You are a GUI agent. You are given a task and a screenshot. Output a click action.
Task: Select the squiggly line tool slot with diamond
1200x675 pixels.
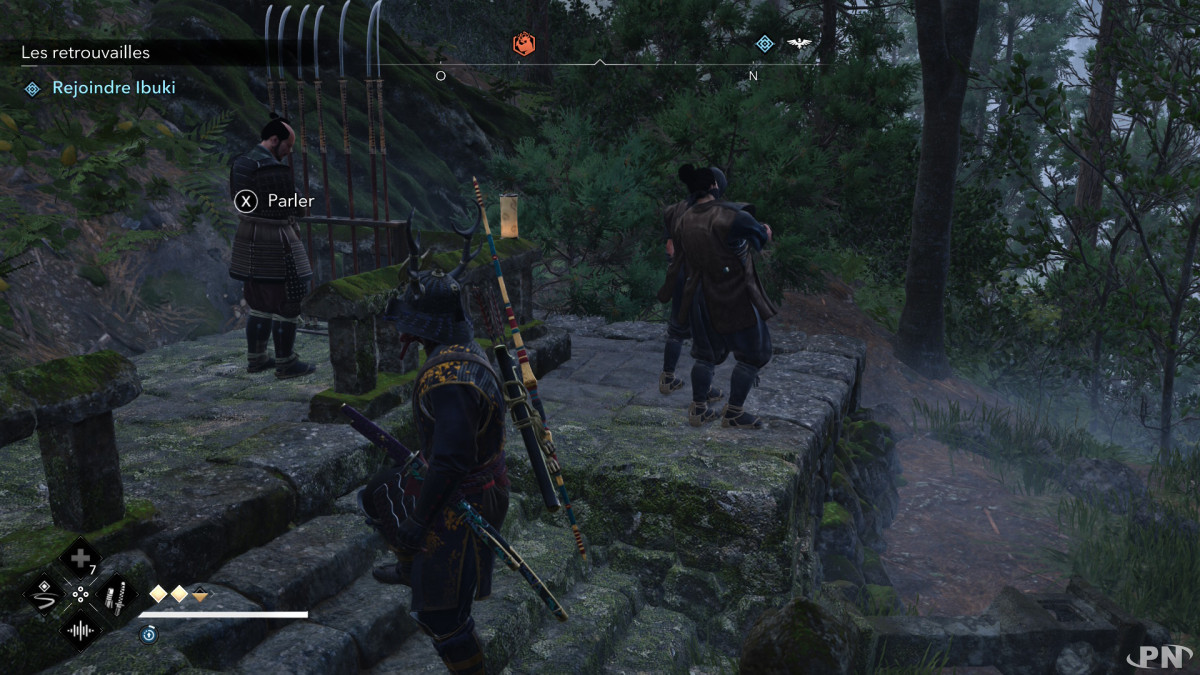(44, 596)
